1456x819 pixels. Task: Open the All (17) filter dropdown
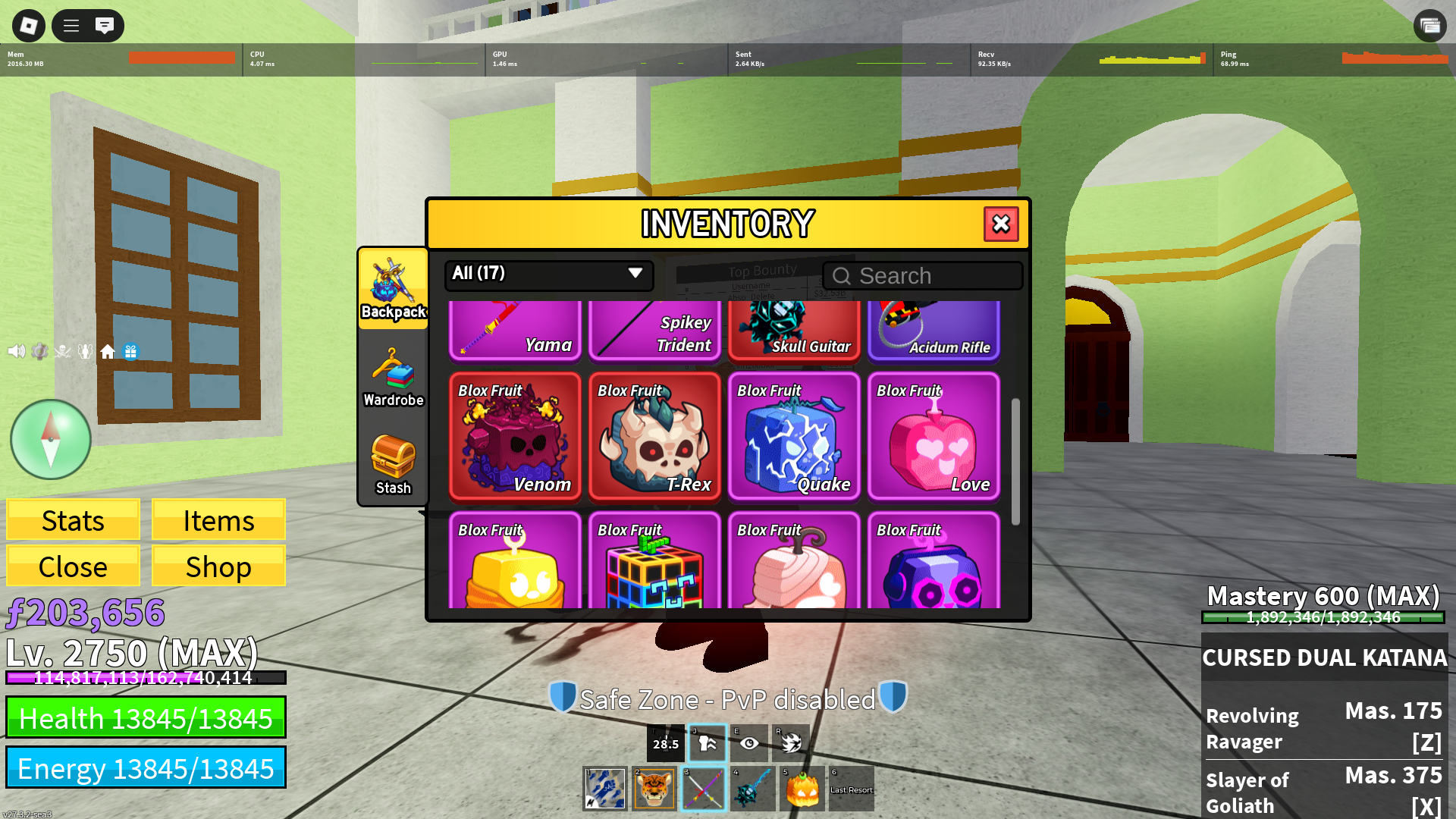(548, 274)
